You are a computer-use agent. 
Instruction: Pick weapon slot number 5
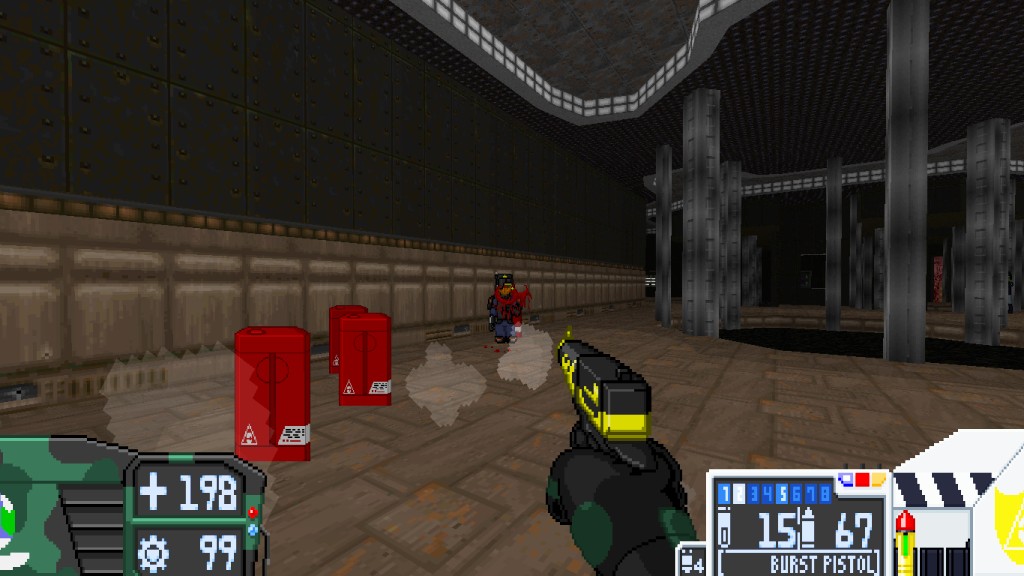pyautogui.click(x=782, y=494)
